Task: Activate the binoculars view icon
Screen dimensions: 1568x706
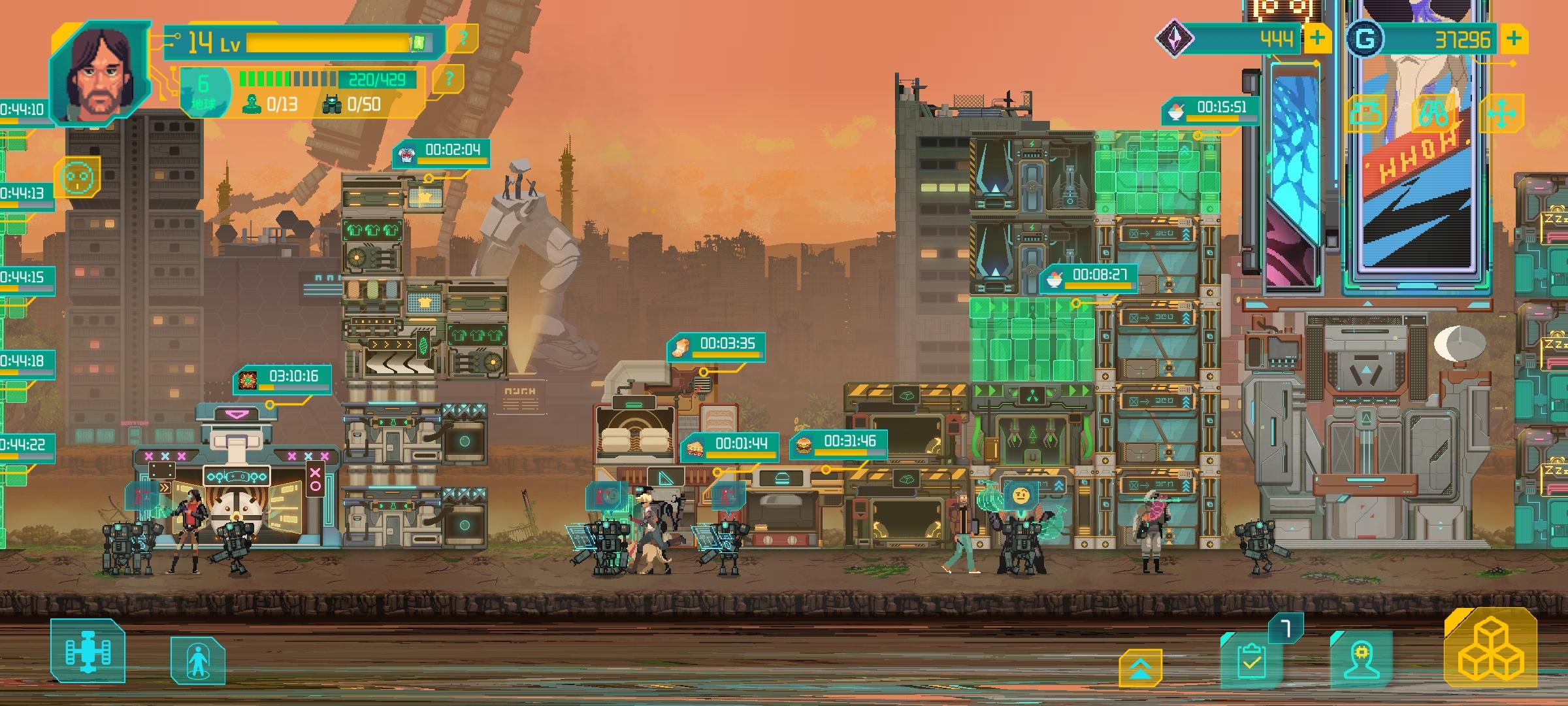Action: pos(1435,114)
